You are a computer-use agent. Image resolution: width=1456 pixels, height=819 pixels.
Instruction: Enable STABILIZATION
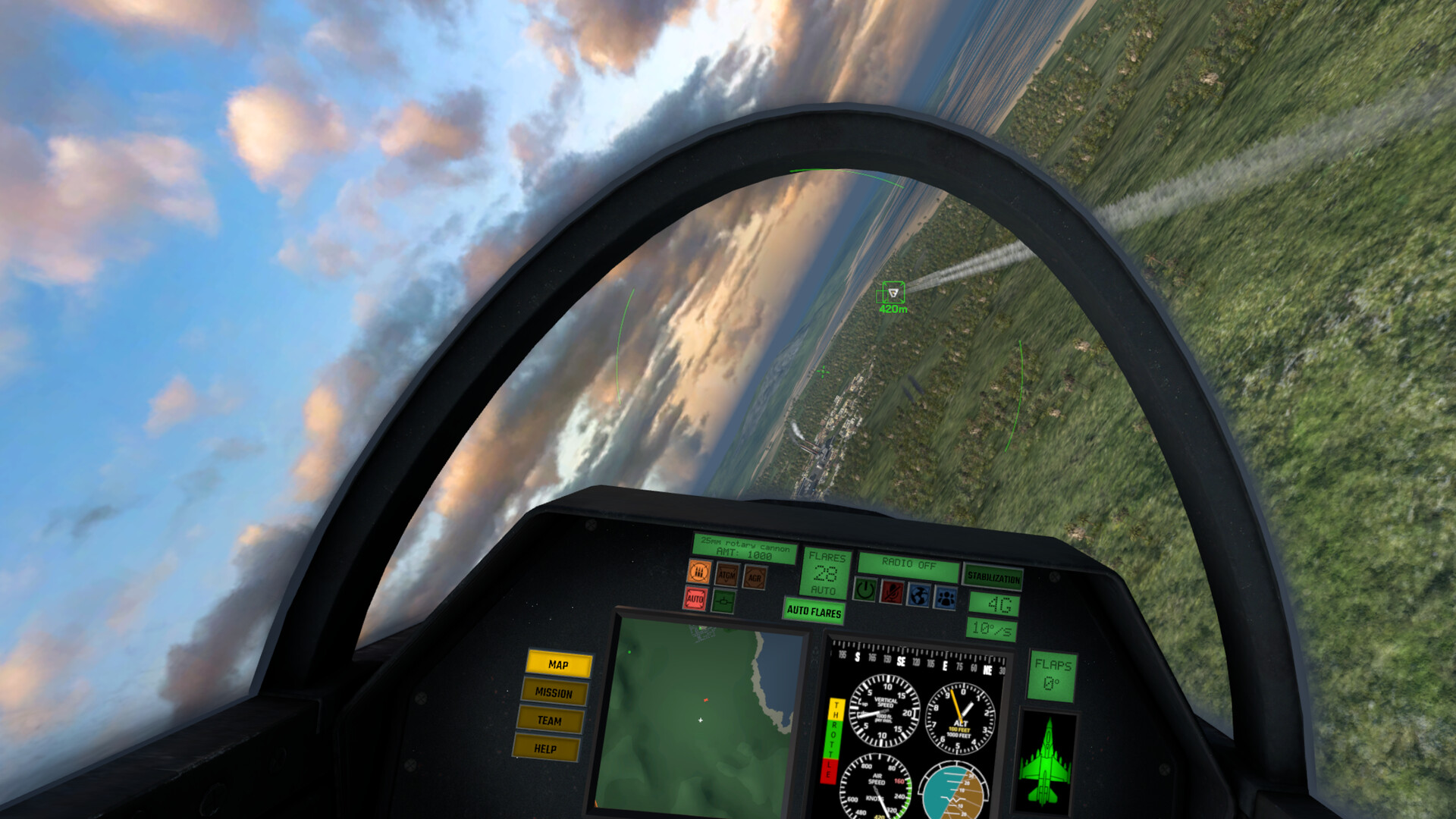tap(994, 578)
